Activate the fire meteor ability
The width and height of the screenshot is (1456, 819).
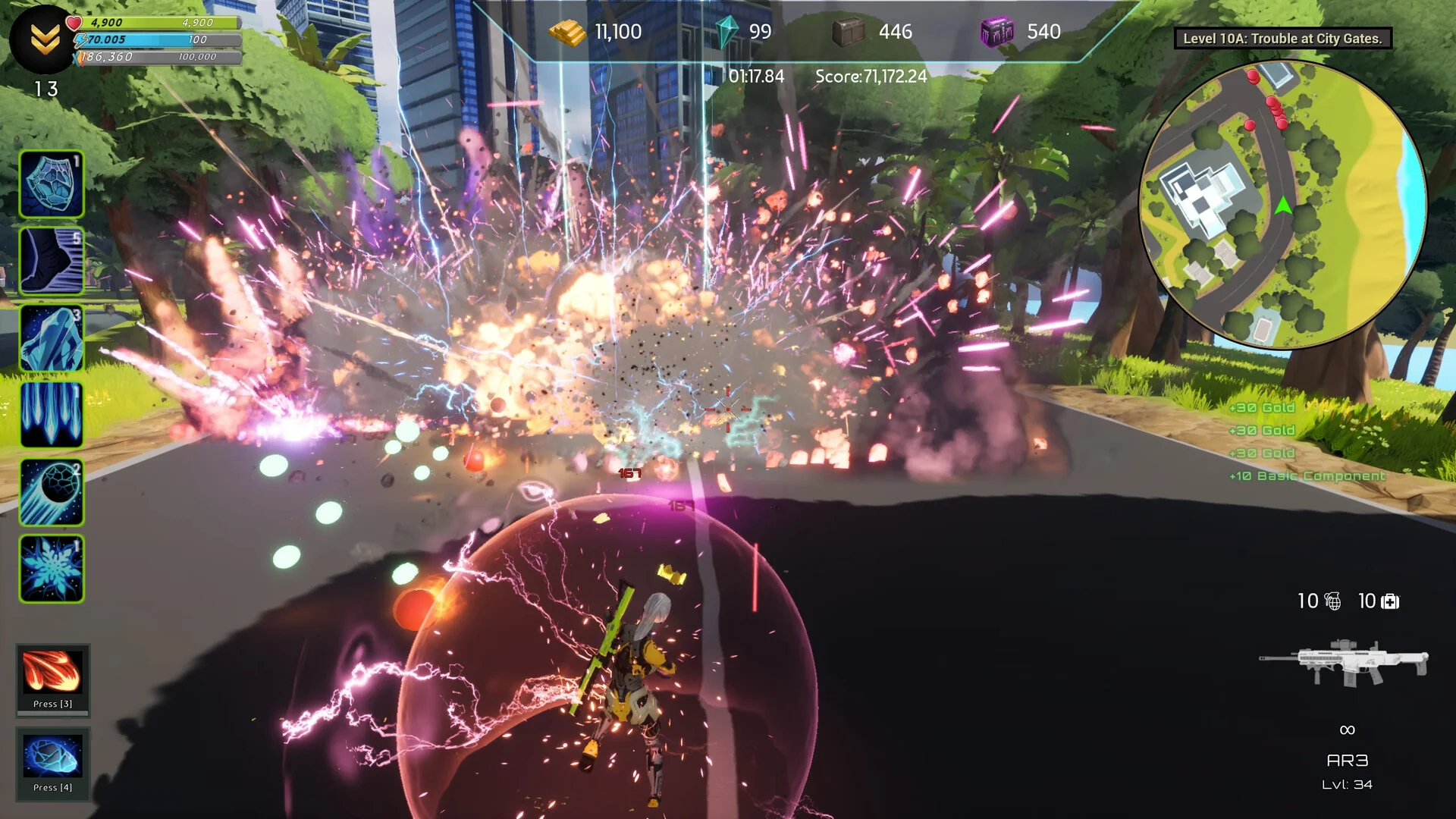[x=52, y=673]
